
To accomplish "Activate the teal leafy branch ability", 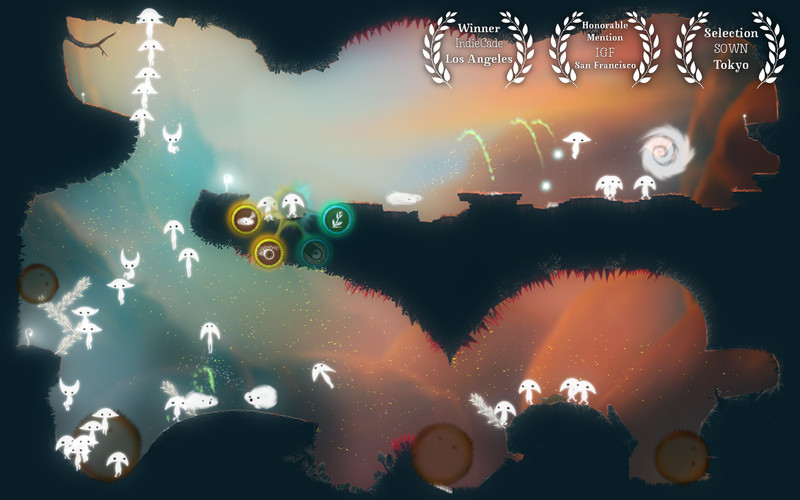I will point(336,218).
